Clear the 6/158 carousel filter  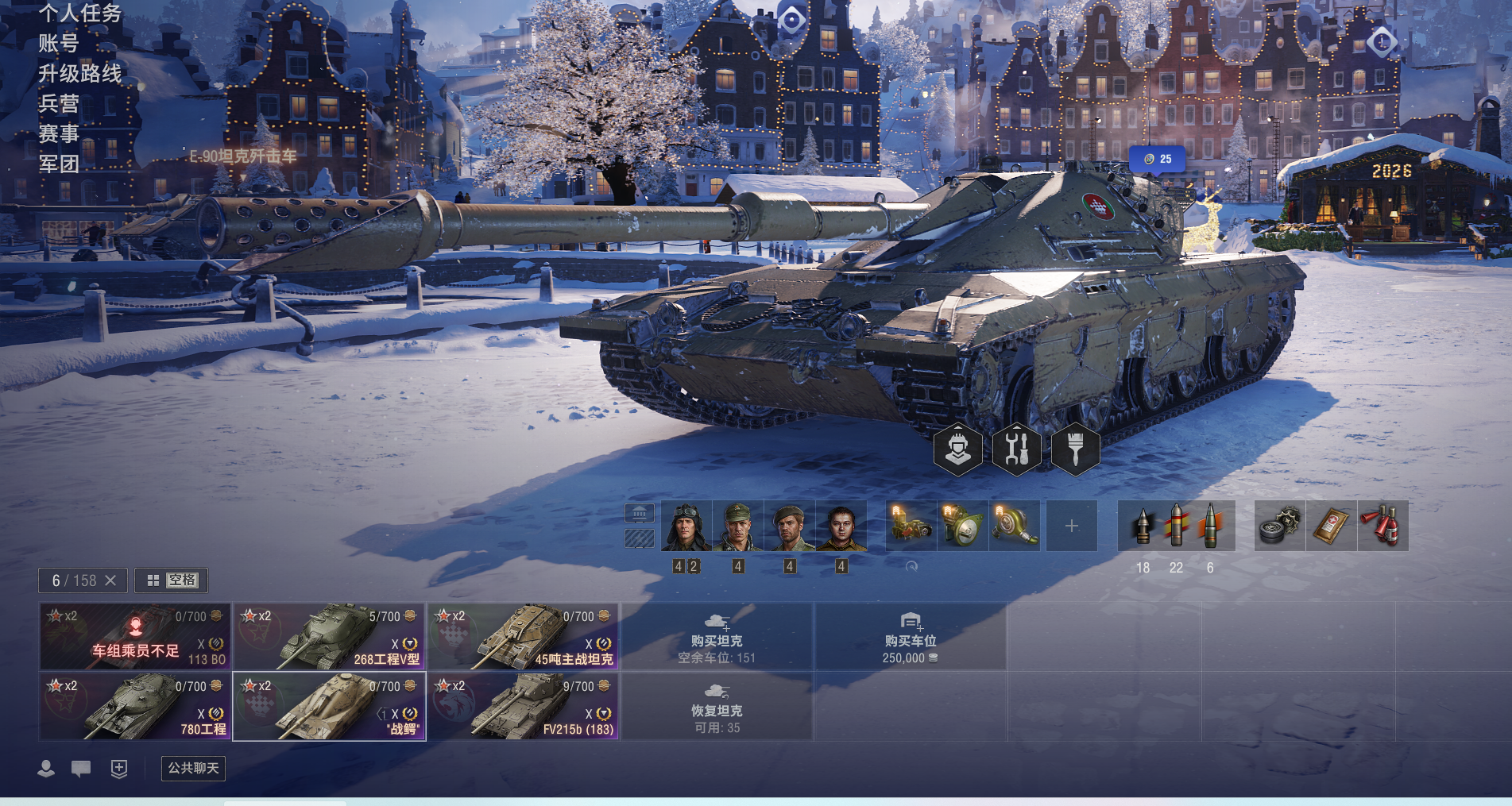110,580
